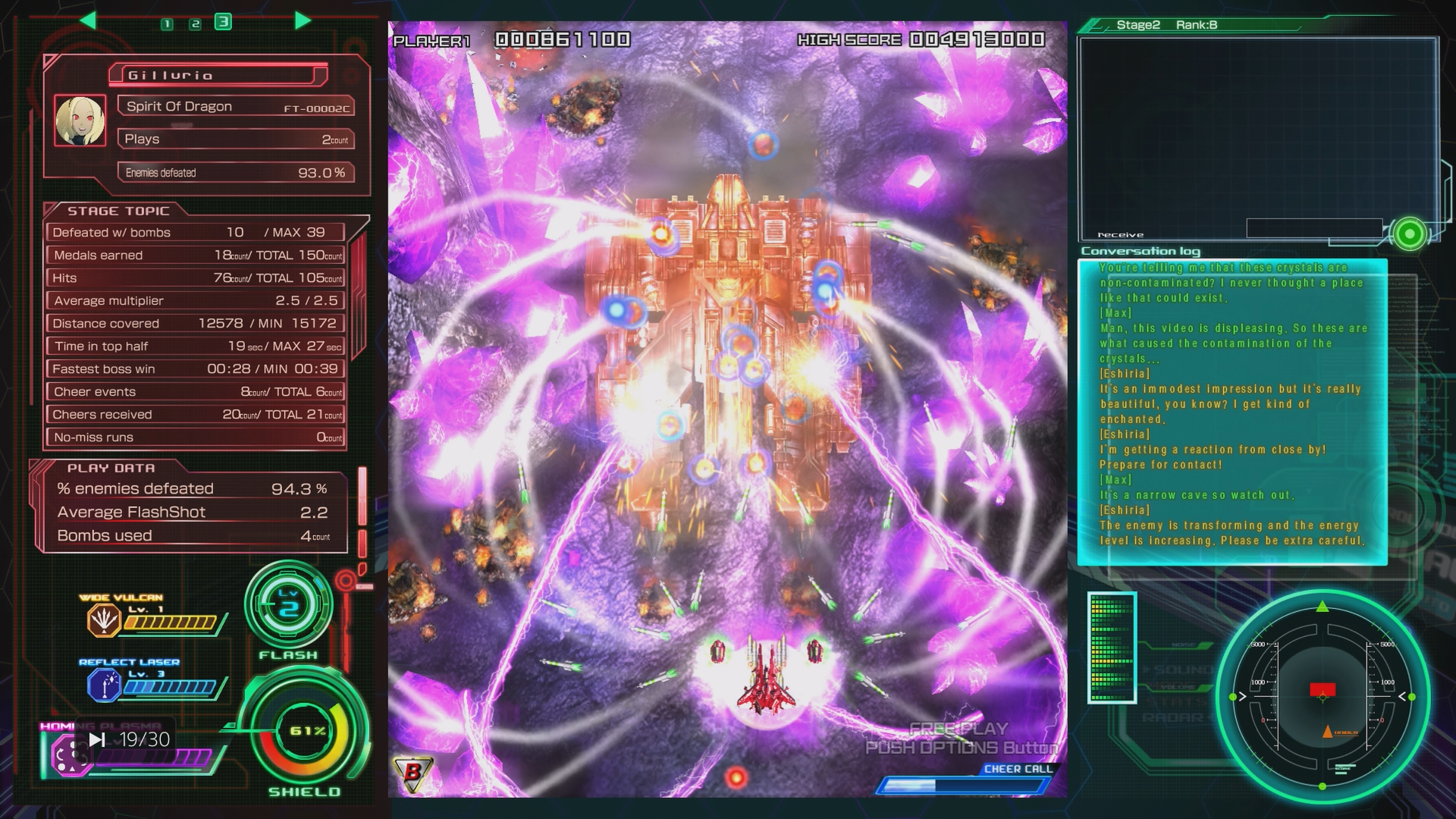Select the highlighted page 3 indicator
The height and width of the screenshot is (819, 1456).
point(223,22)
